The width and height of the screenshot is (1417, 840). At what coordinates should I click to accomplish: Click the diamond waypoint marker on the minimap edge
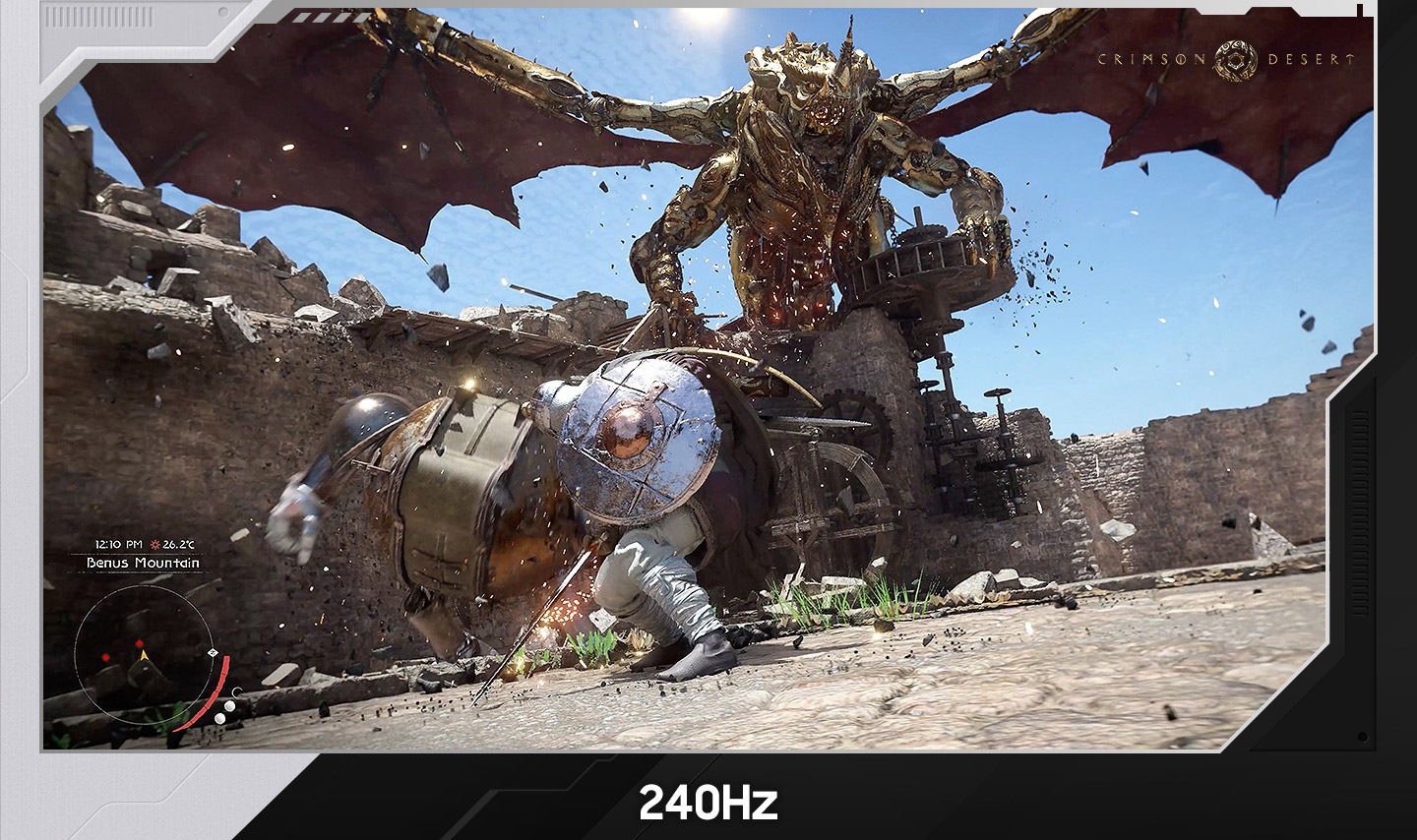(x=213, y=651)
